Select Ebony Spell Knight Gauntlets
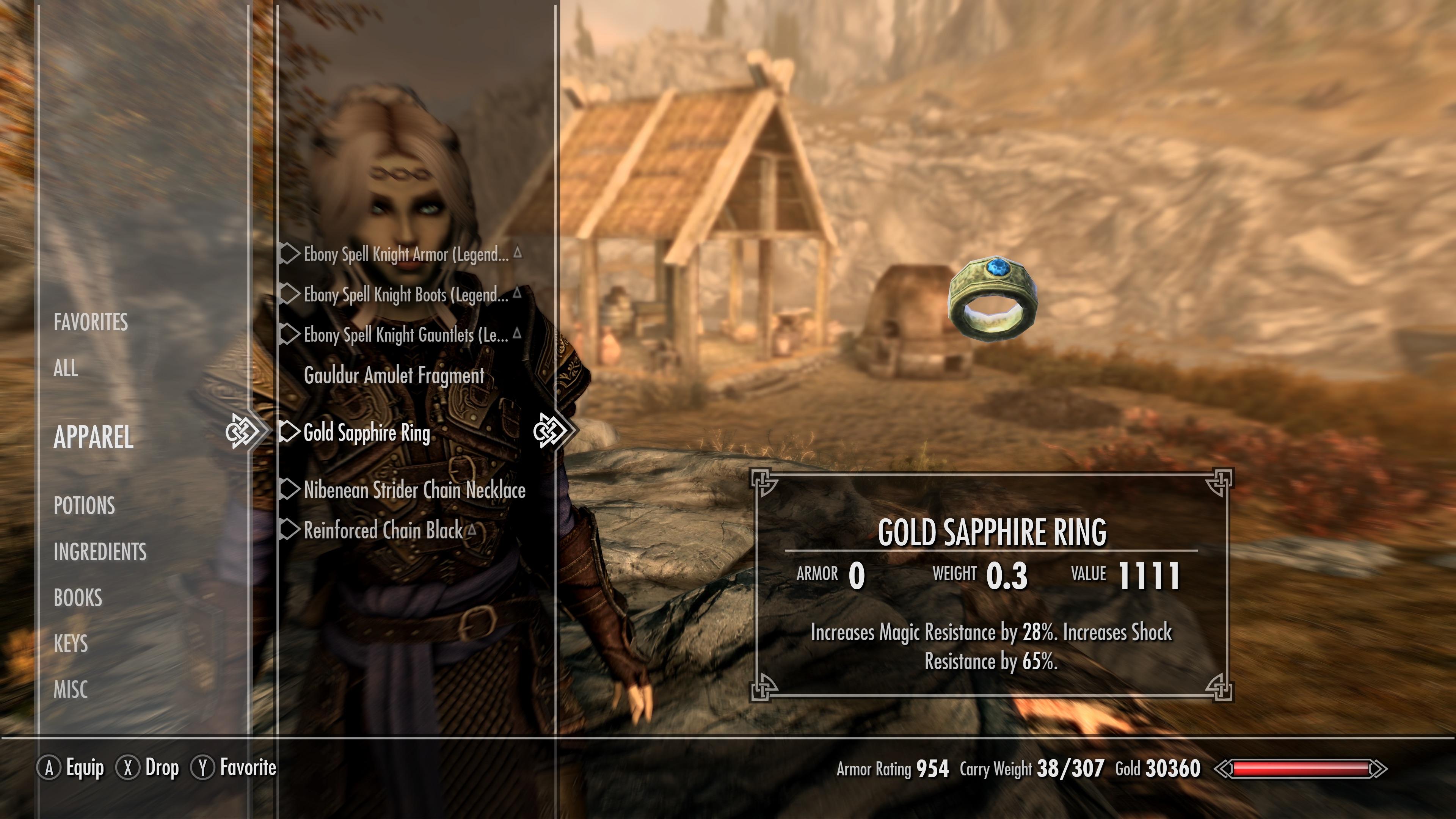1456x819 pixels. point(406,335)
